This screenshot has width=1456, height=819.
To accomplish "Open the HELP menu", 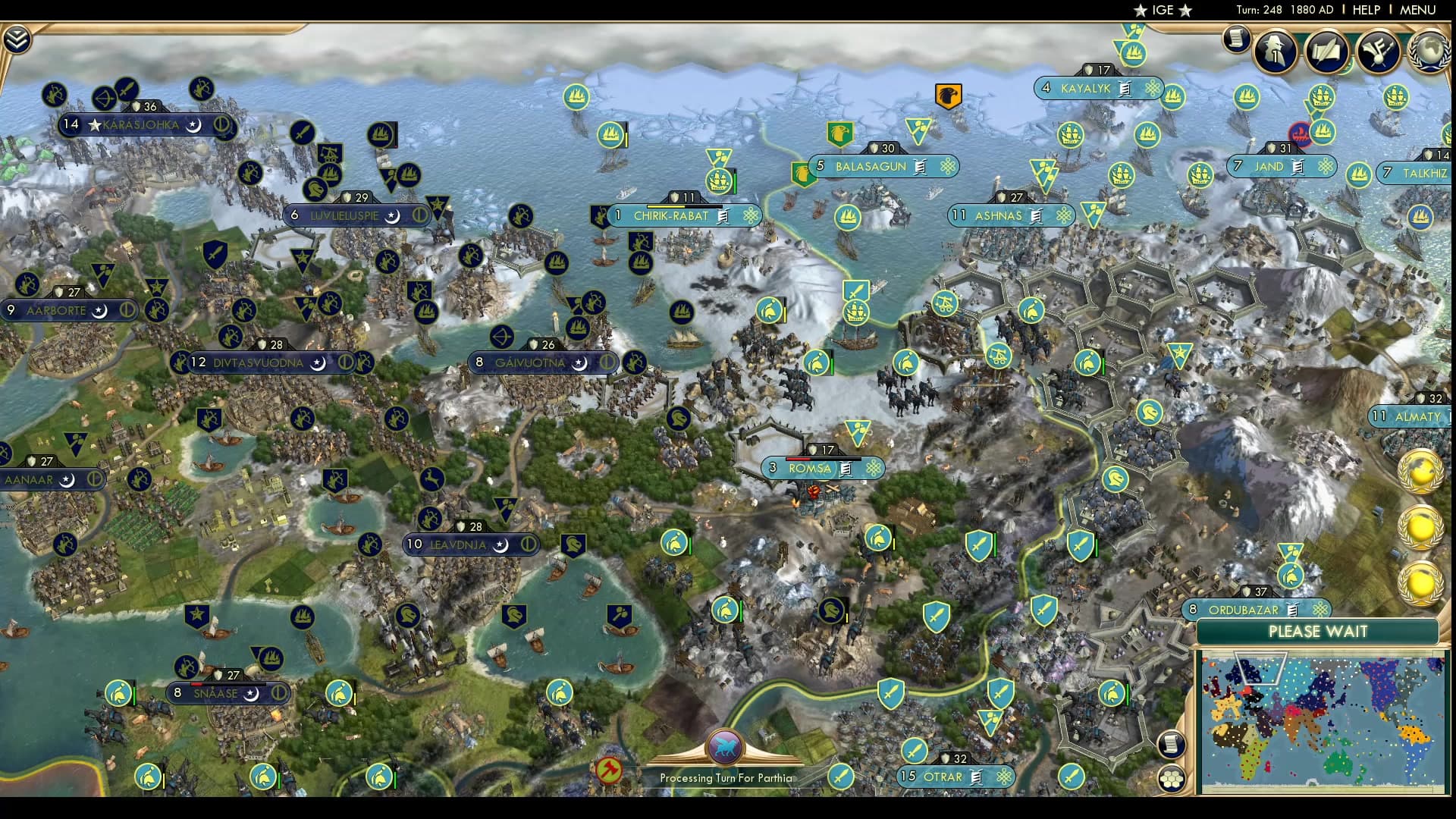I will (1365, 10).
